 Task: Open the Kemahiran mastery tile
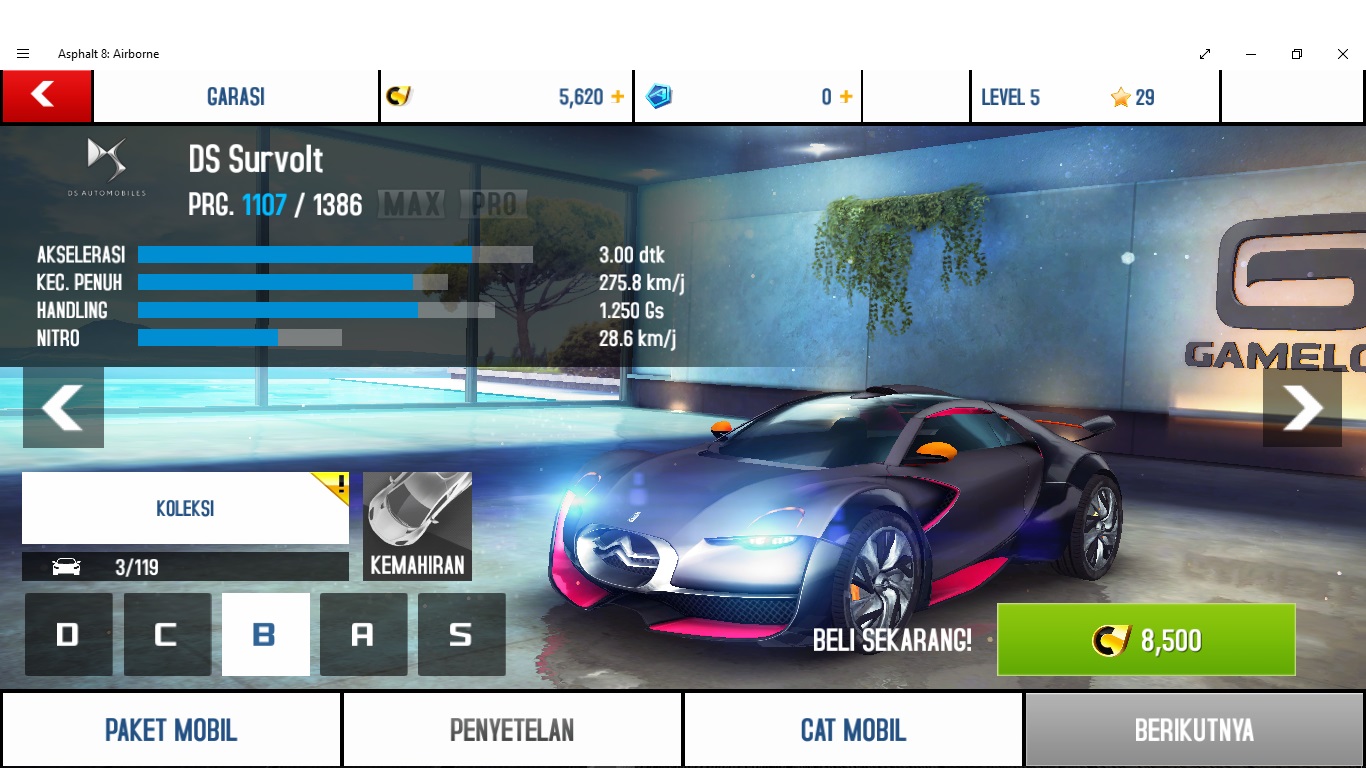417,526
